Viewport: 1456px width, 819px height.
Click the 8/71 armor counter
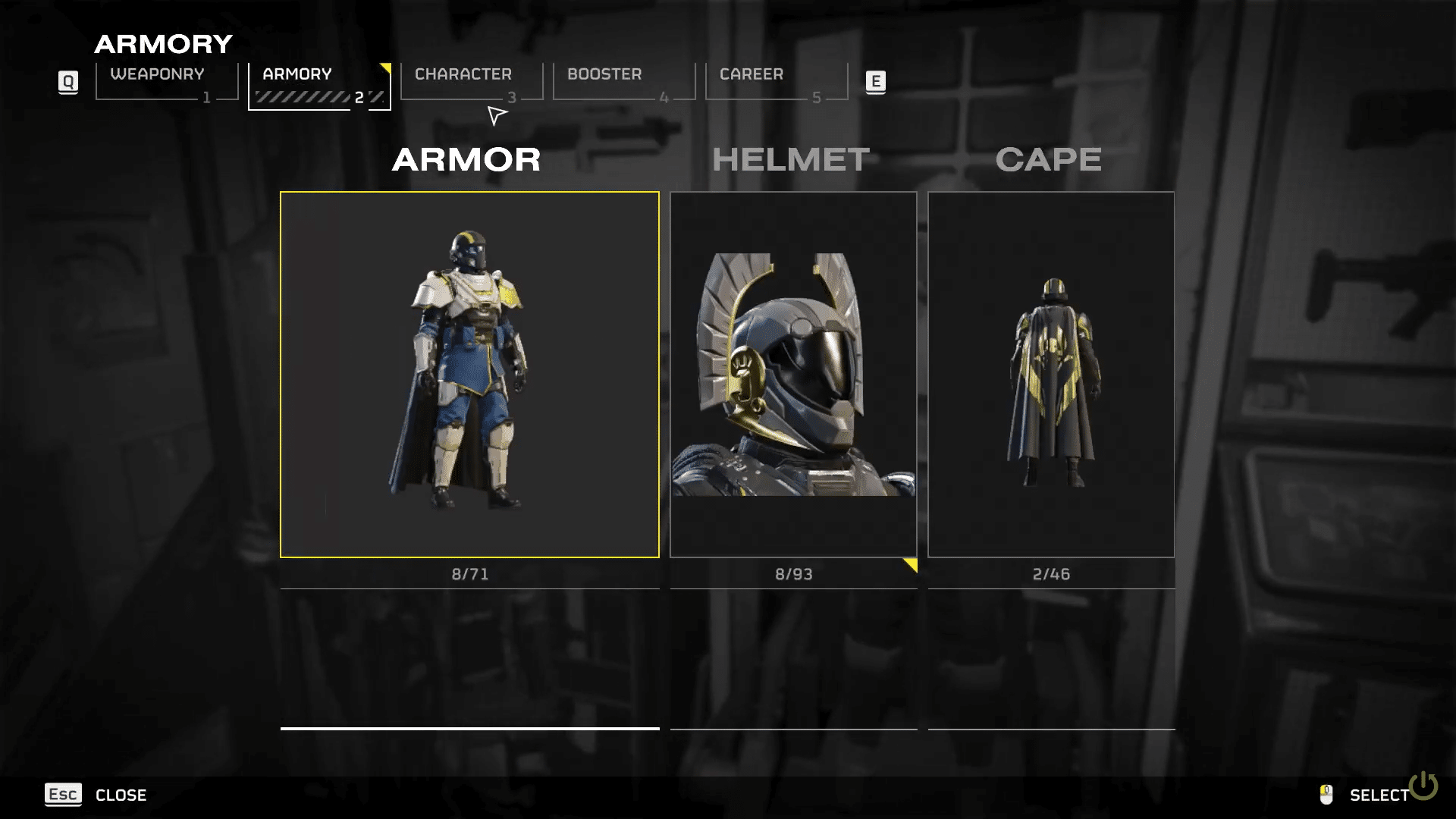469,574
